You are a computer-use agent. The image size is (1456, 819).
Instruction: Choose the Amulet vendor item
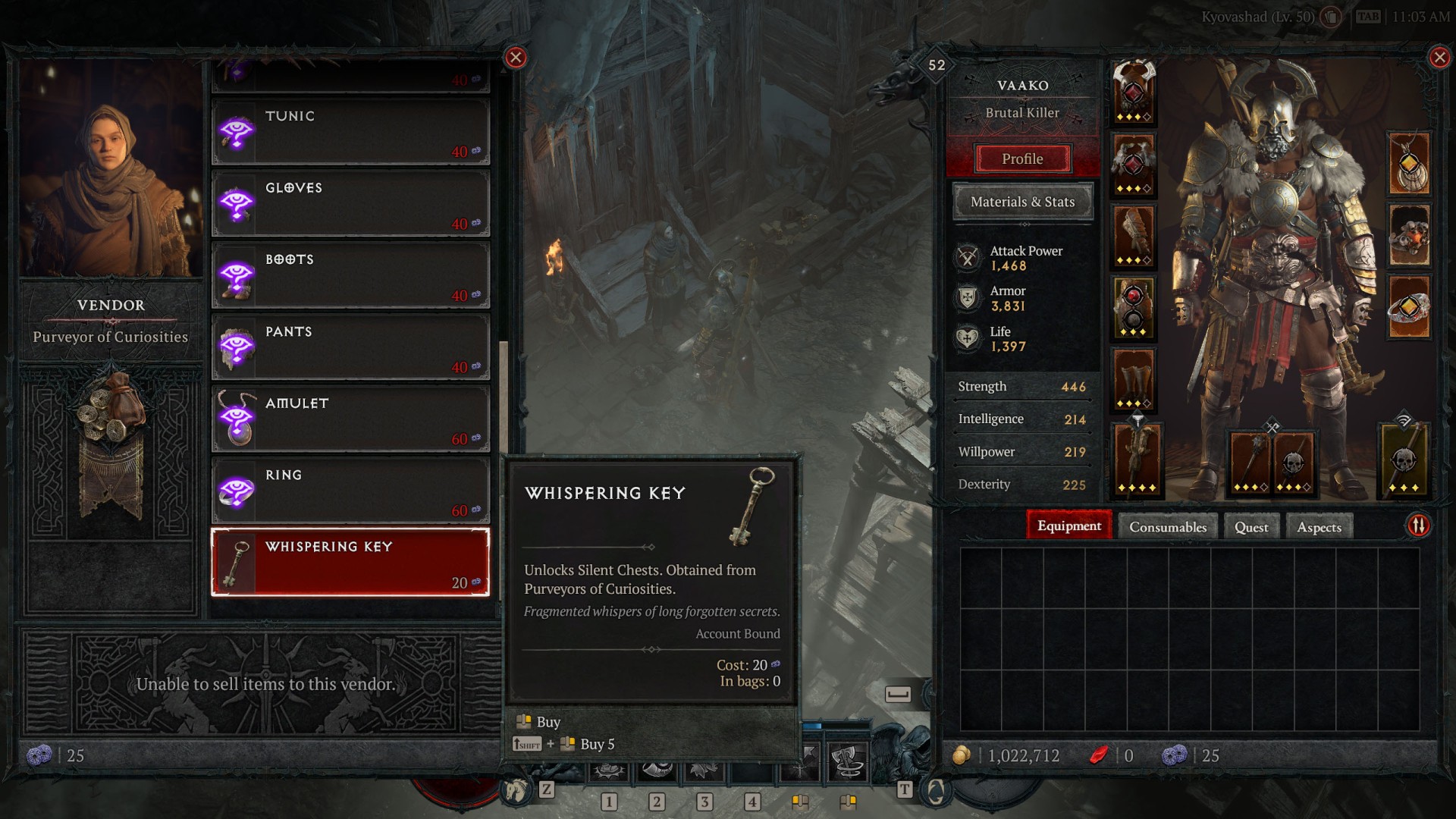click(350, 419)
